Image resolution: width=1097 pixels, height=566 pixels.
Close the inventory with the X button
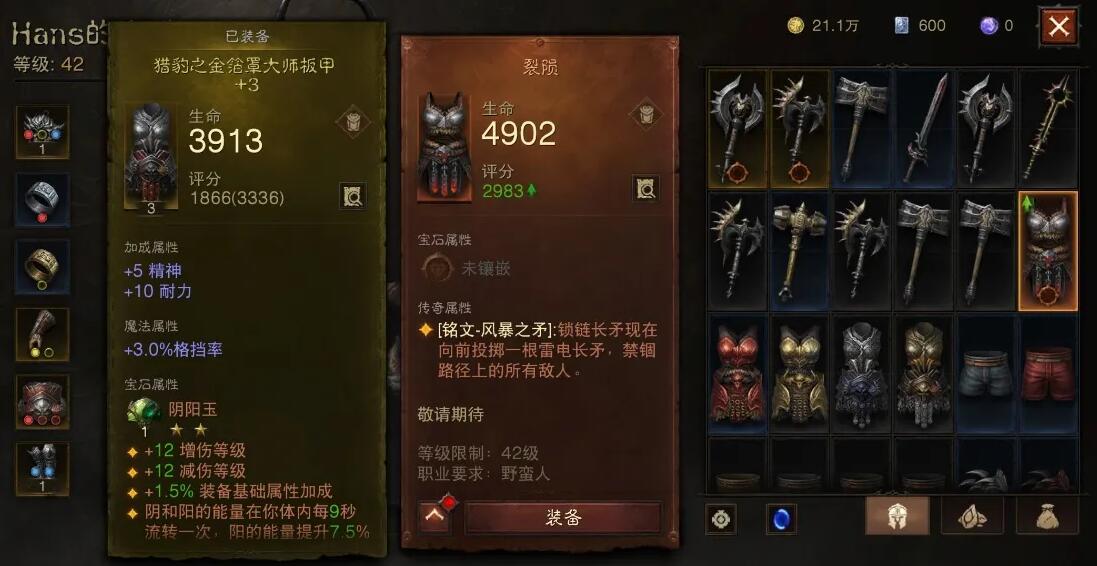click(x=1058, y=27)
